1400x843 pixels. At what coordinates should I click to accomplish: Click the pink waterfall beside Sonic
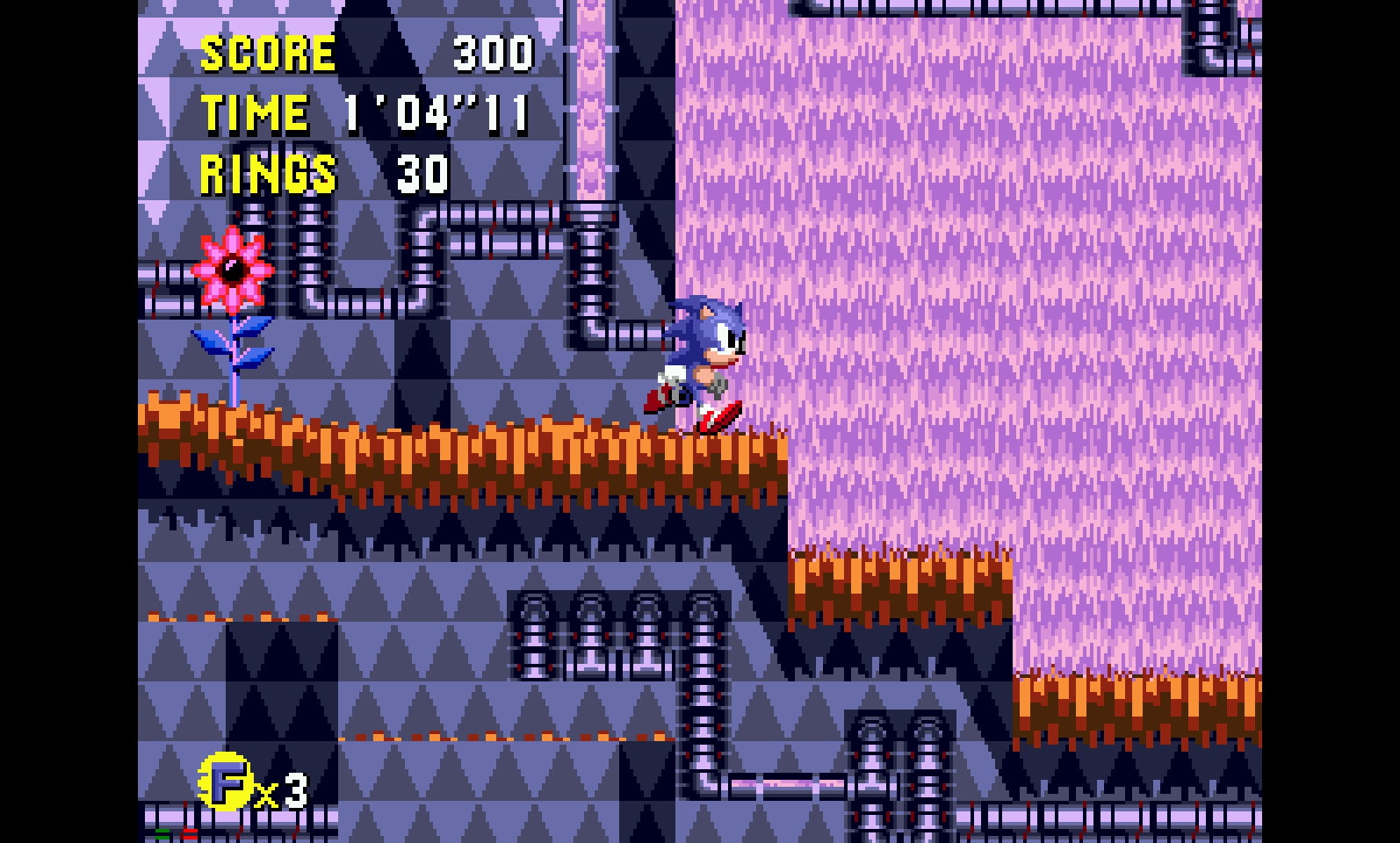878,263
